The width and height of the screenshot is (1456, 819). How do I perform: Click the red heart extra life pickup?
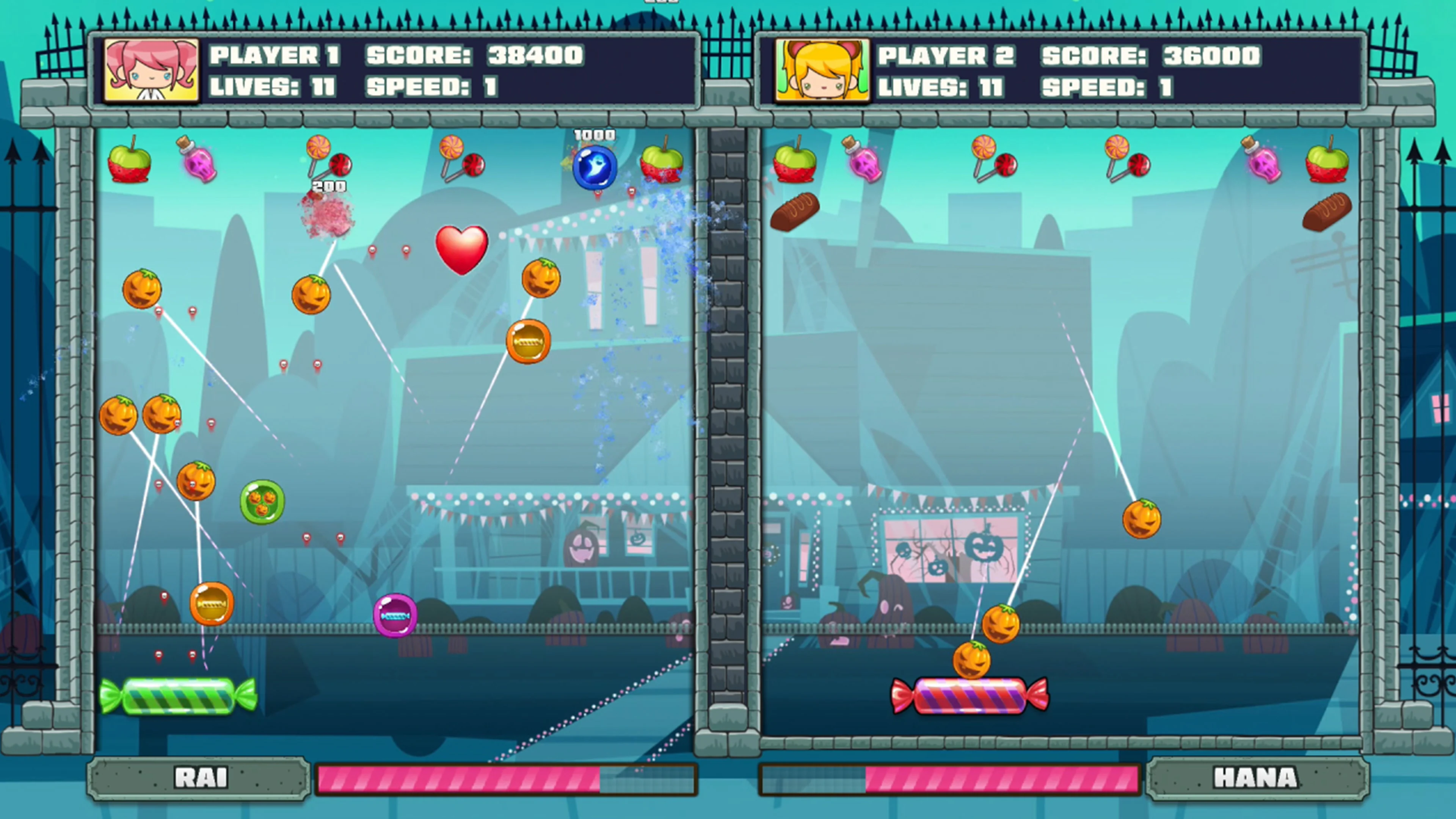462,250
